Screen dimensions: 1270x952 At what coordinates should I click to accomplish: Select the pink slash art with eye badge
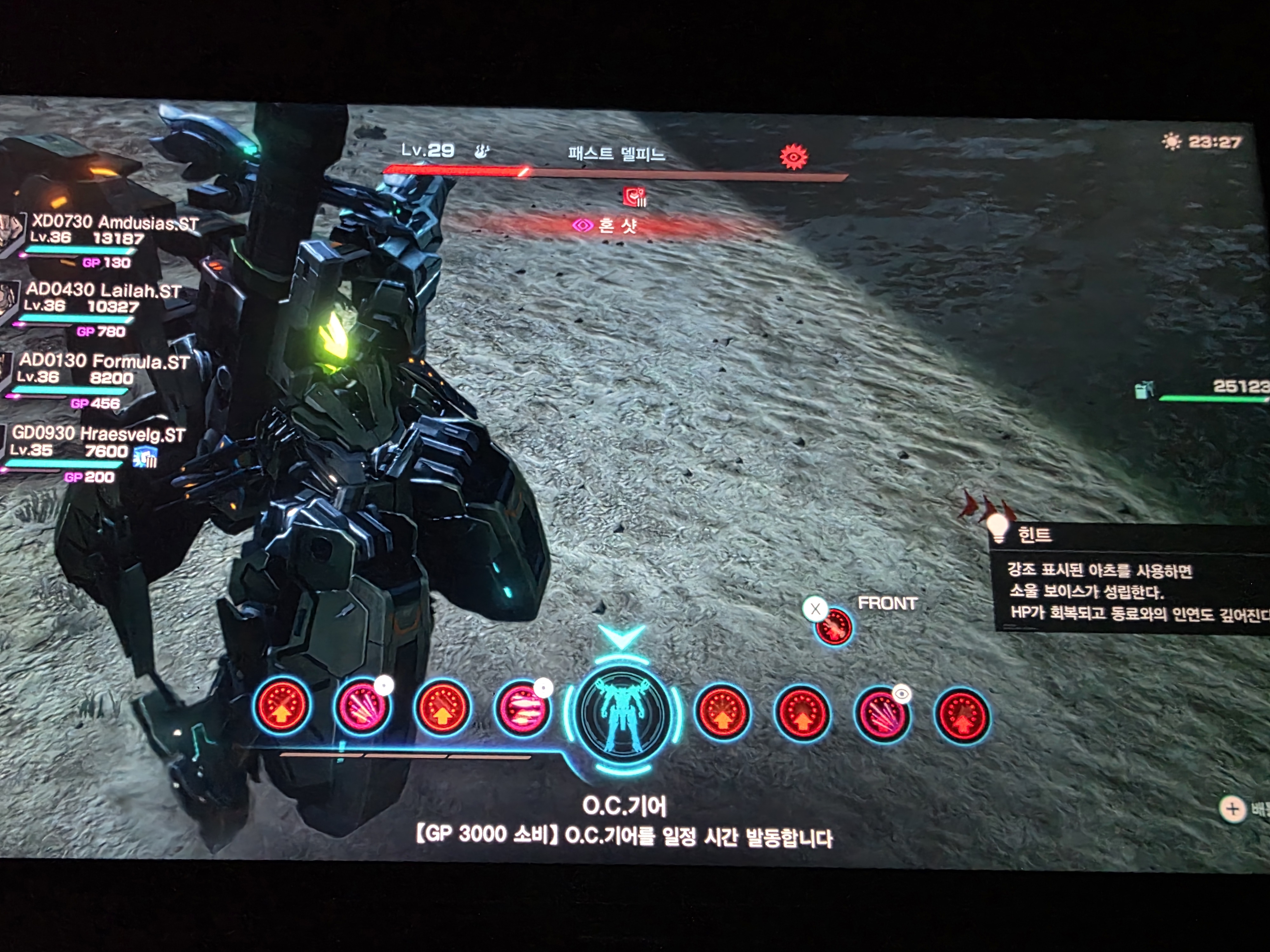(882, 714)
